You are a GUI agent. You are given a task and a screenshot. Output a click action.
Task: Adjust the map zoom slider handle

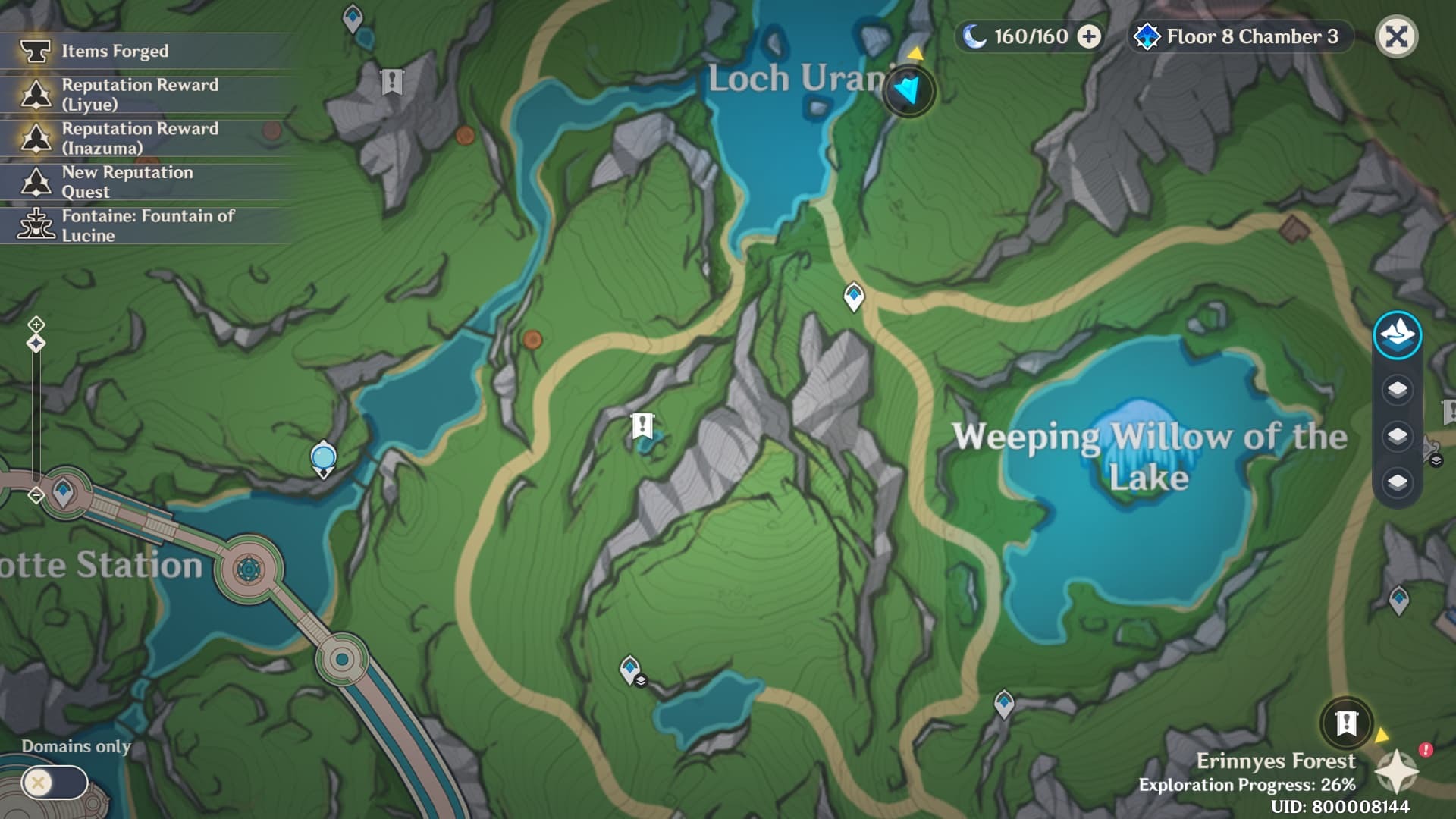click(x=36, y=344)
